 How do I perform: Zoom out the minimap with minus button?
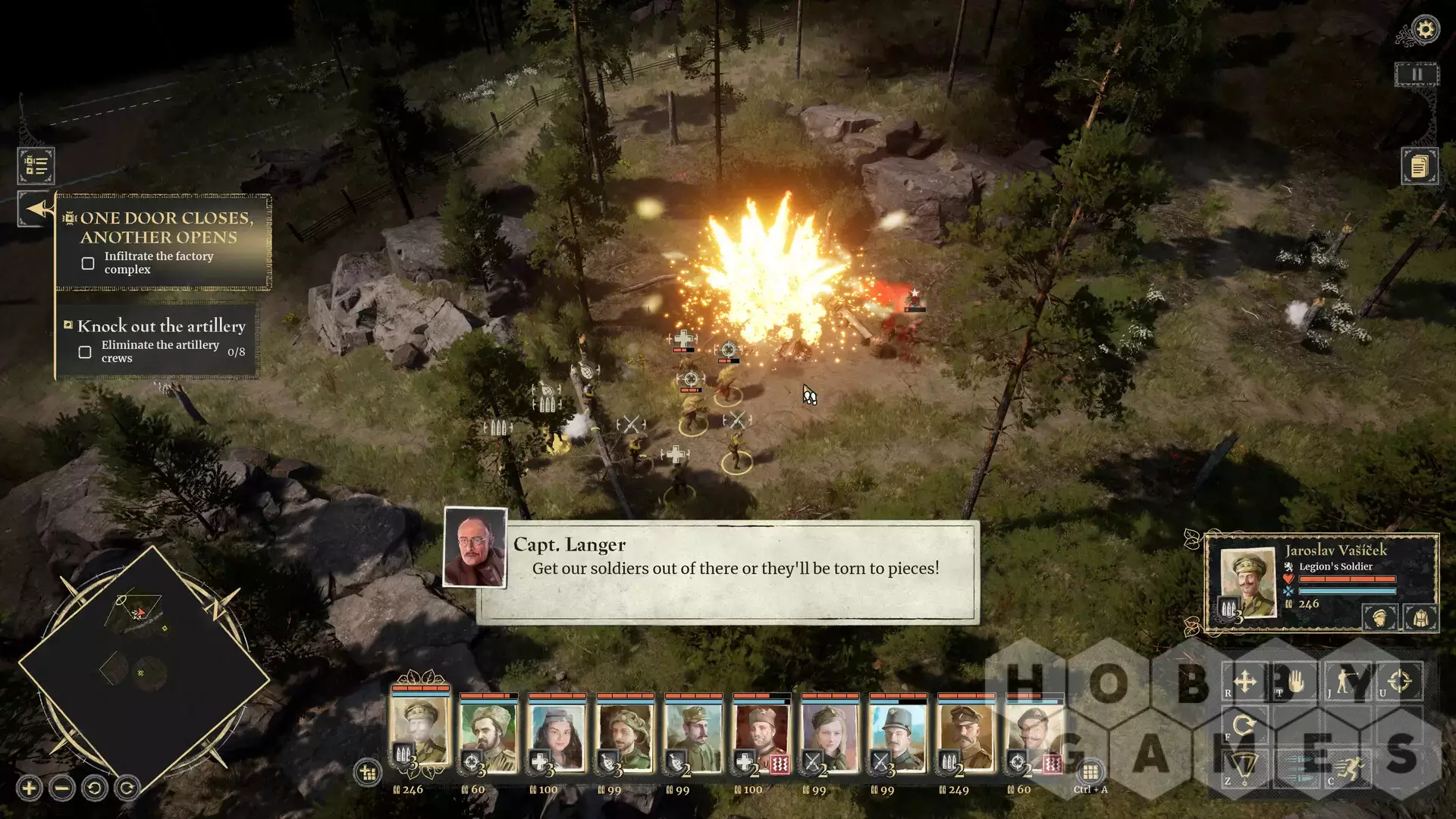(62, 789)
